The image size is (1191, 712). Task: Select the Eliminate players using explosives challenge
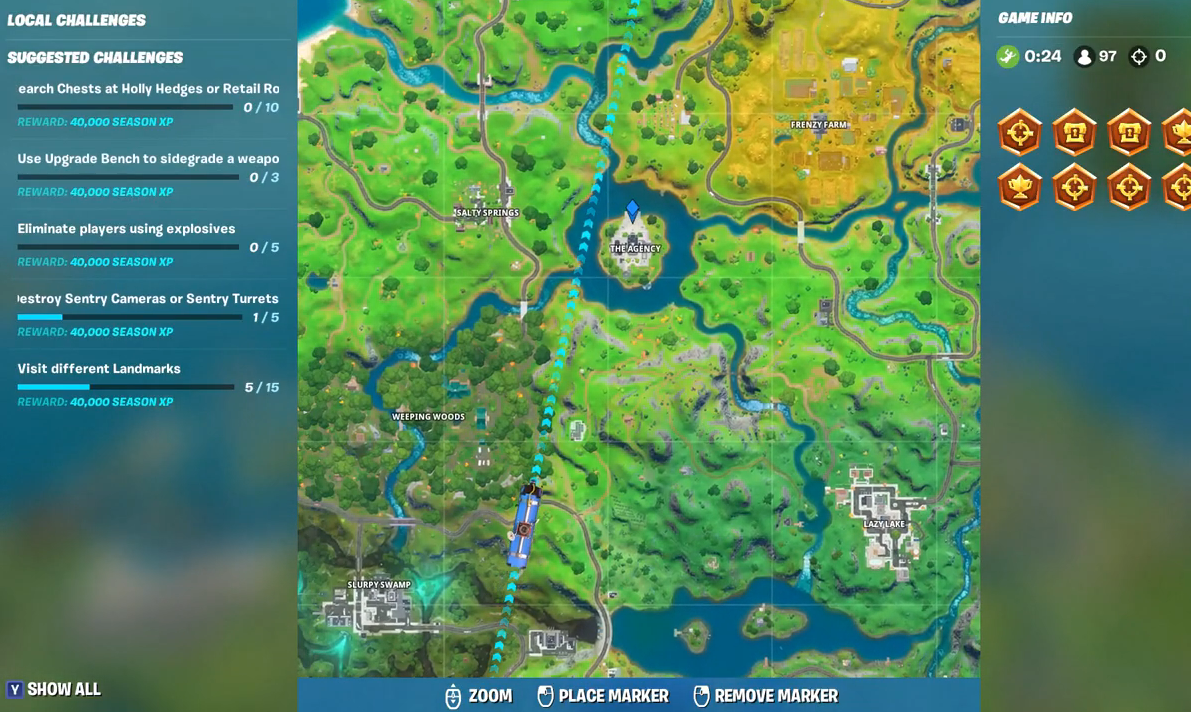(127, 229)
